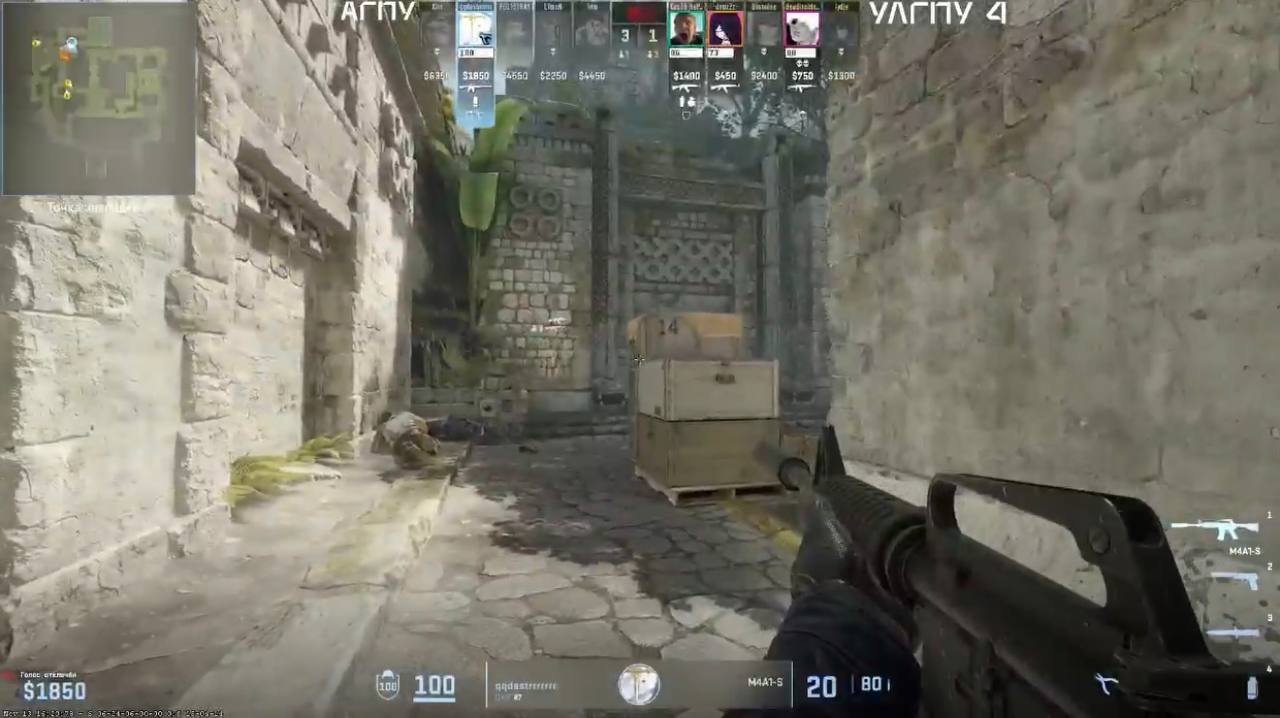Click the spectated player's avatar in bottom bar
This screenshot has height=718, width=1280.
[x=637, y=685]
